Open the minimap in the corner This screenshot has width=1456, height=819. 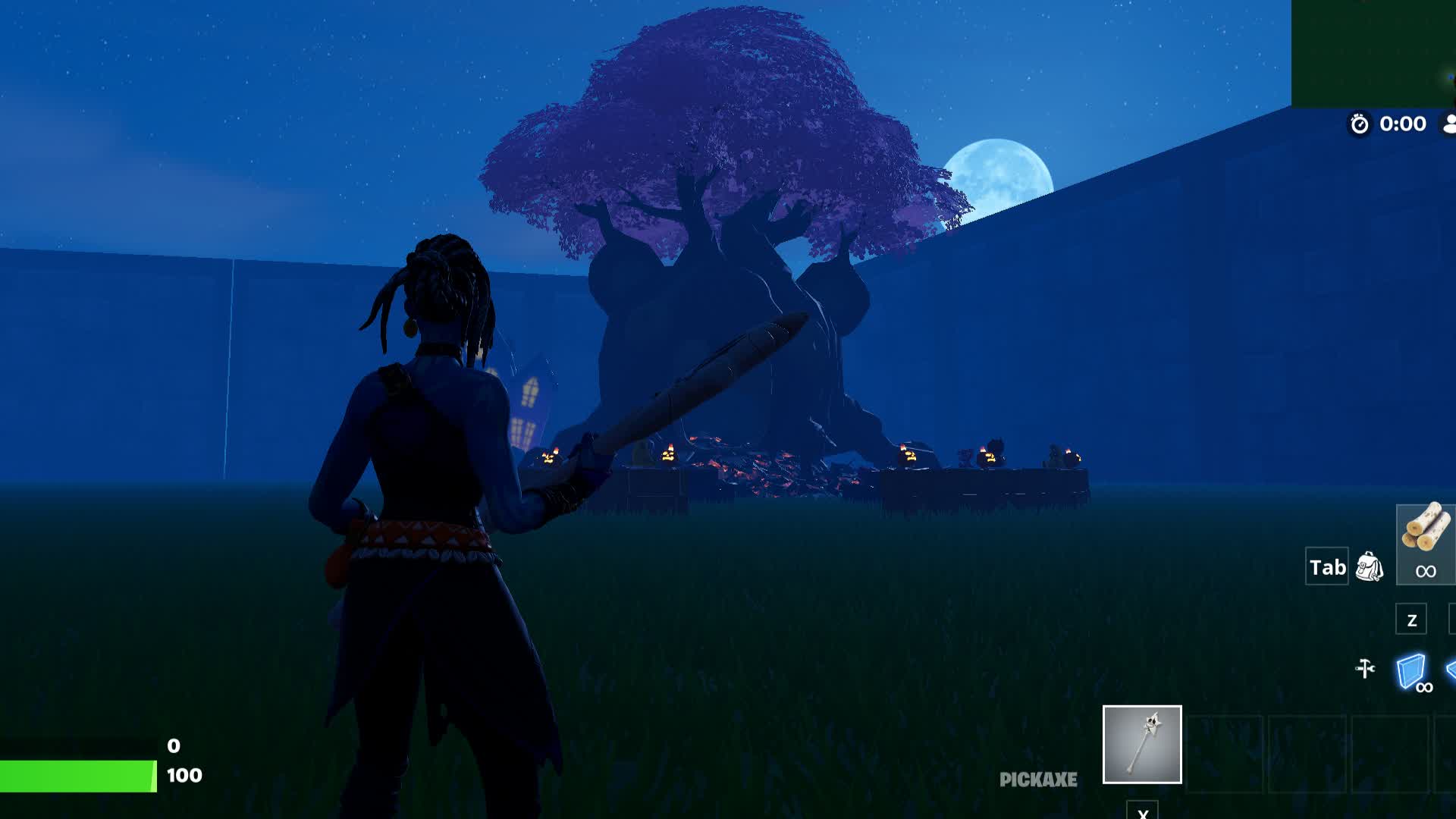click(x=1373, y=53)
